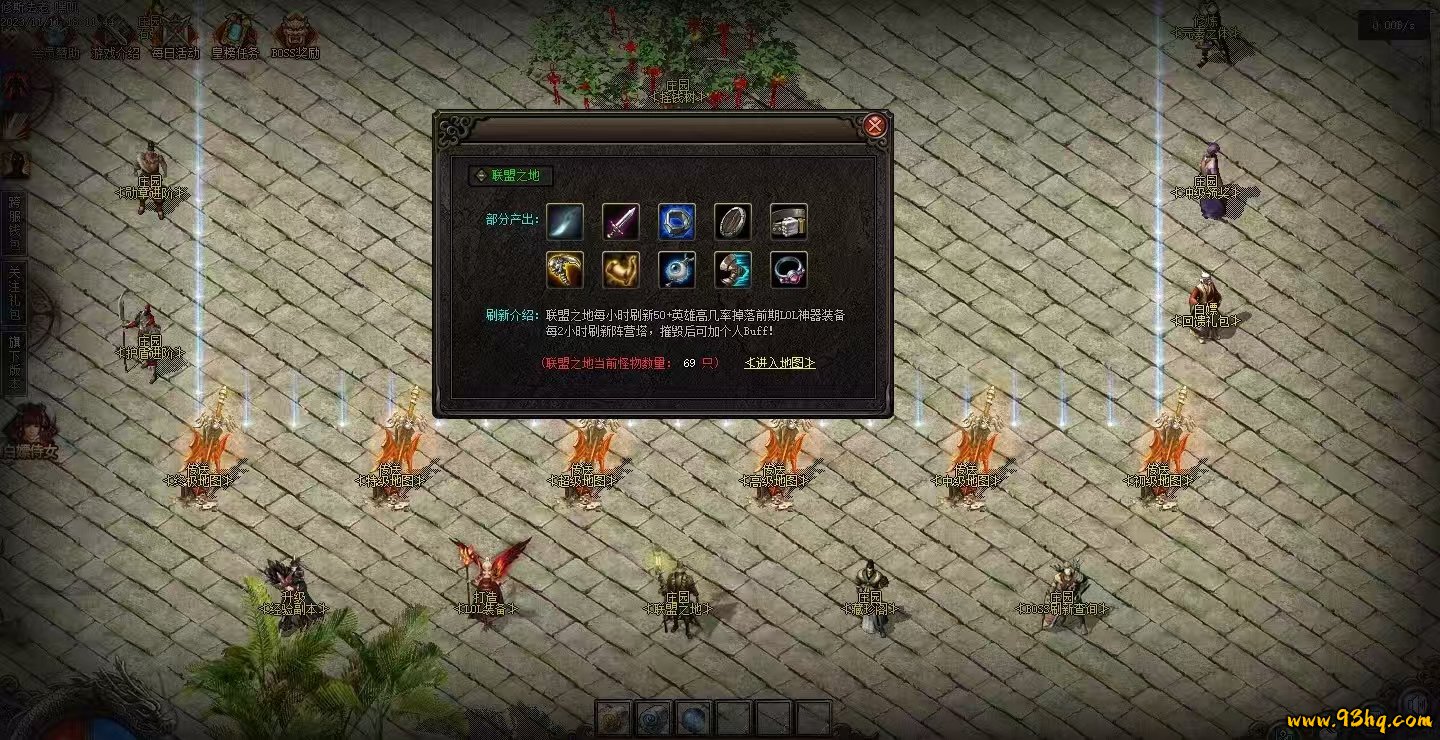The image size is (1440, 740).
Task: Select the round shield loot icon
Action: pyautogui.click(x=733, y=222)
